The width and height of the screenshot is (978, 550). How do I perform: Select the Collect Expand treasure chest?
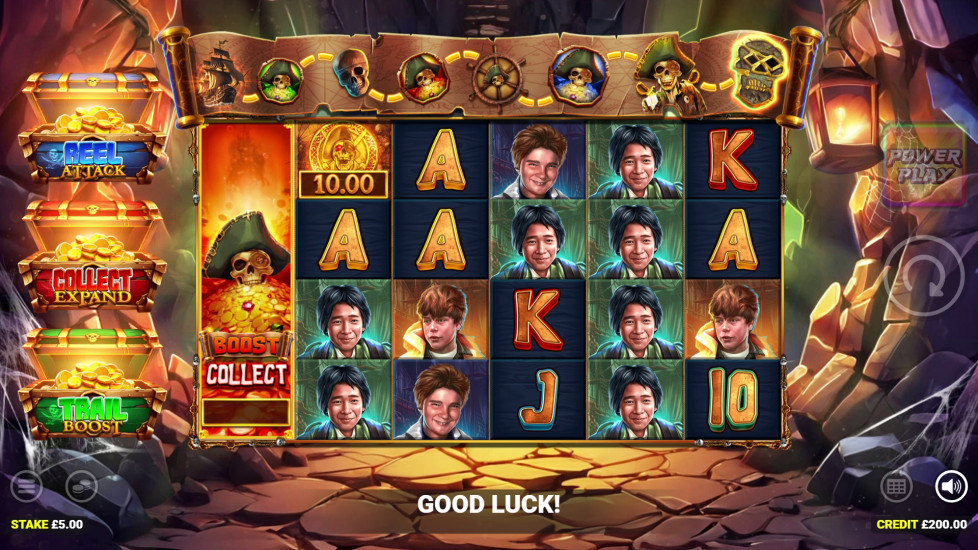click(92, 260)
